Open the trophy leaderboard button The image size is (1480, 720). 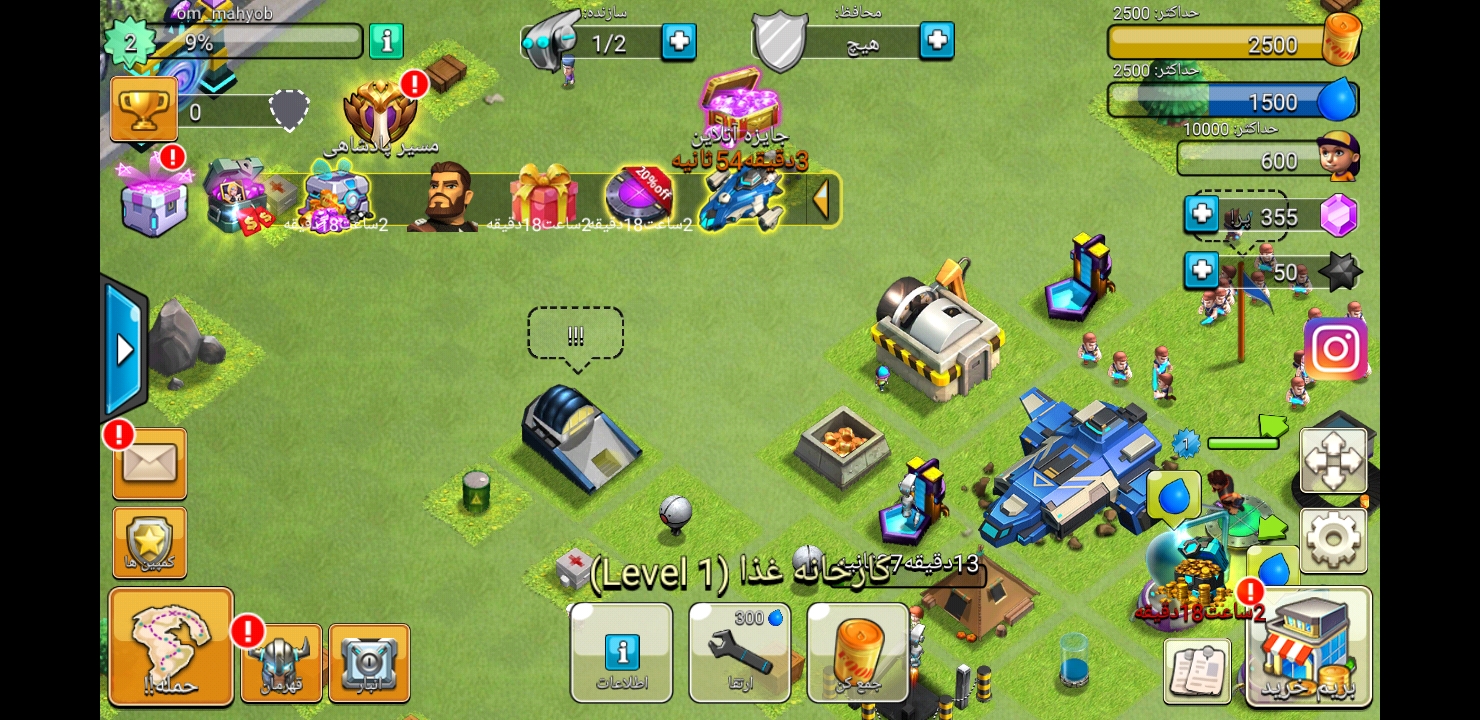coord(144,109)
